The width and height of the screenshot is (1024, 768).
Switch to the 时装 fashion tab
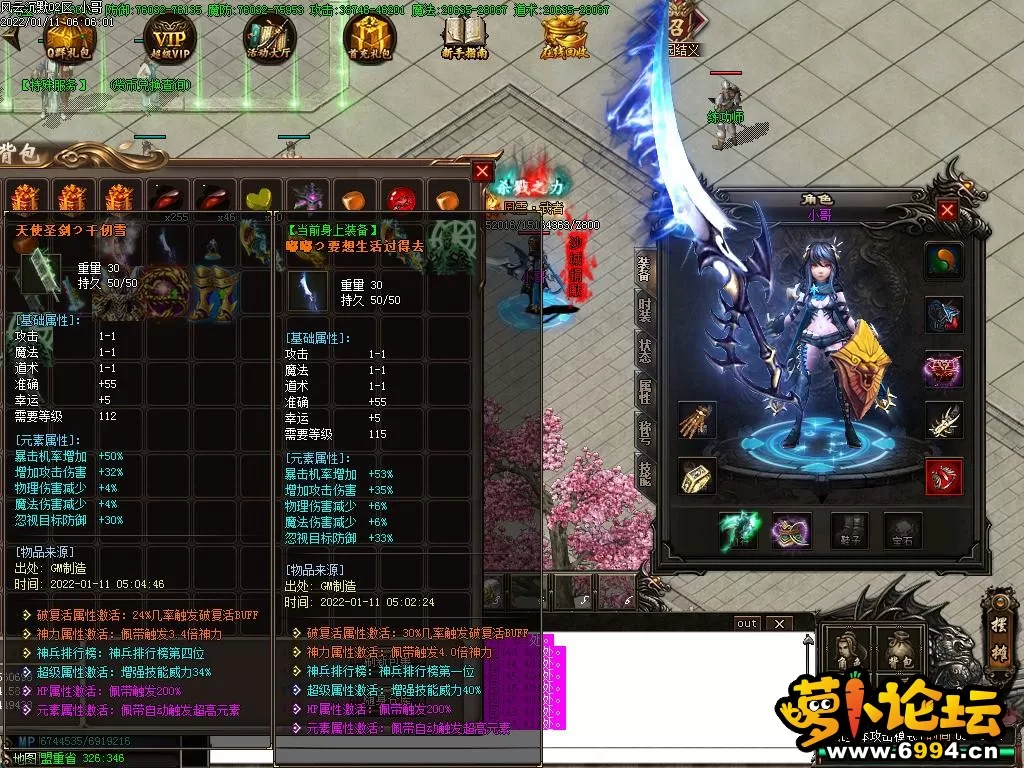click(x=645, y=312)
